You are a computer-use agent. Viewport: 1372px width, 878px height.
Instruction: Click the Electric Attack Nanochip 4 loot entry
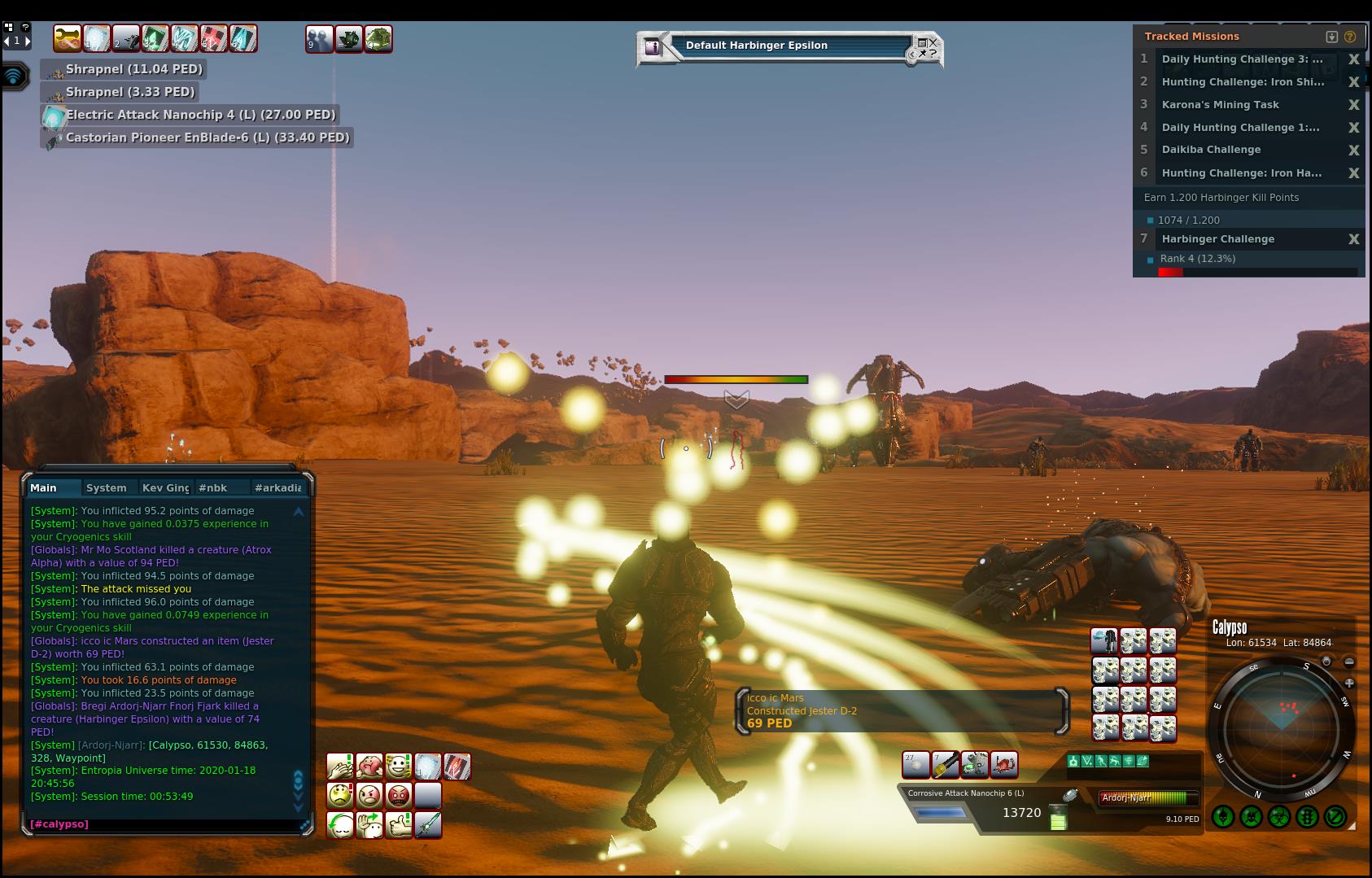[x=200, y=115]
